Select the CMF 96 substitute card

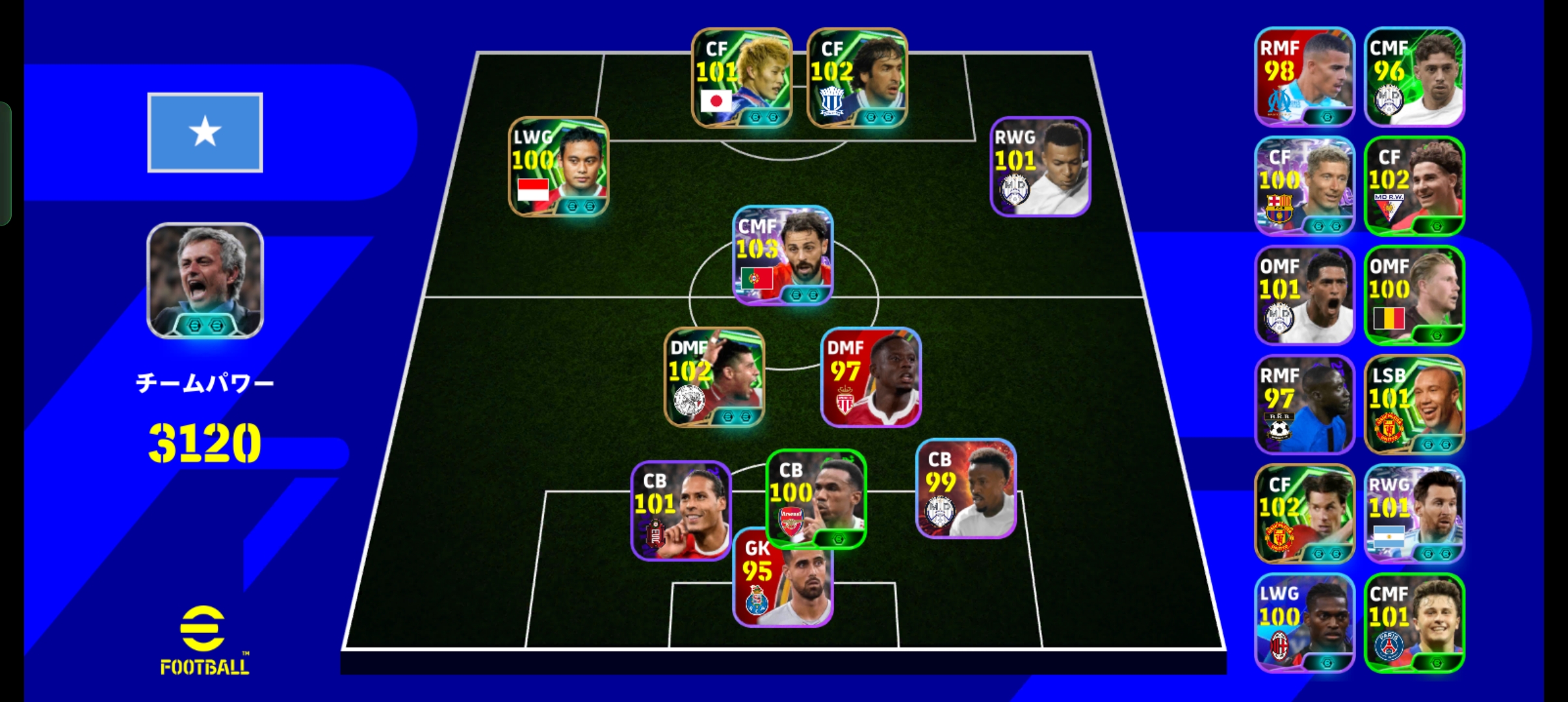click(x=1414, y=77)
